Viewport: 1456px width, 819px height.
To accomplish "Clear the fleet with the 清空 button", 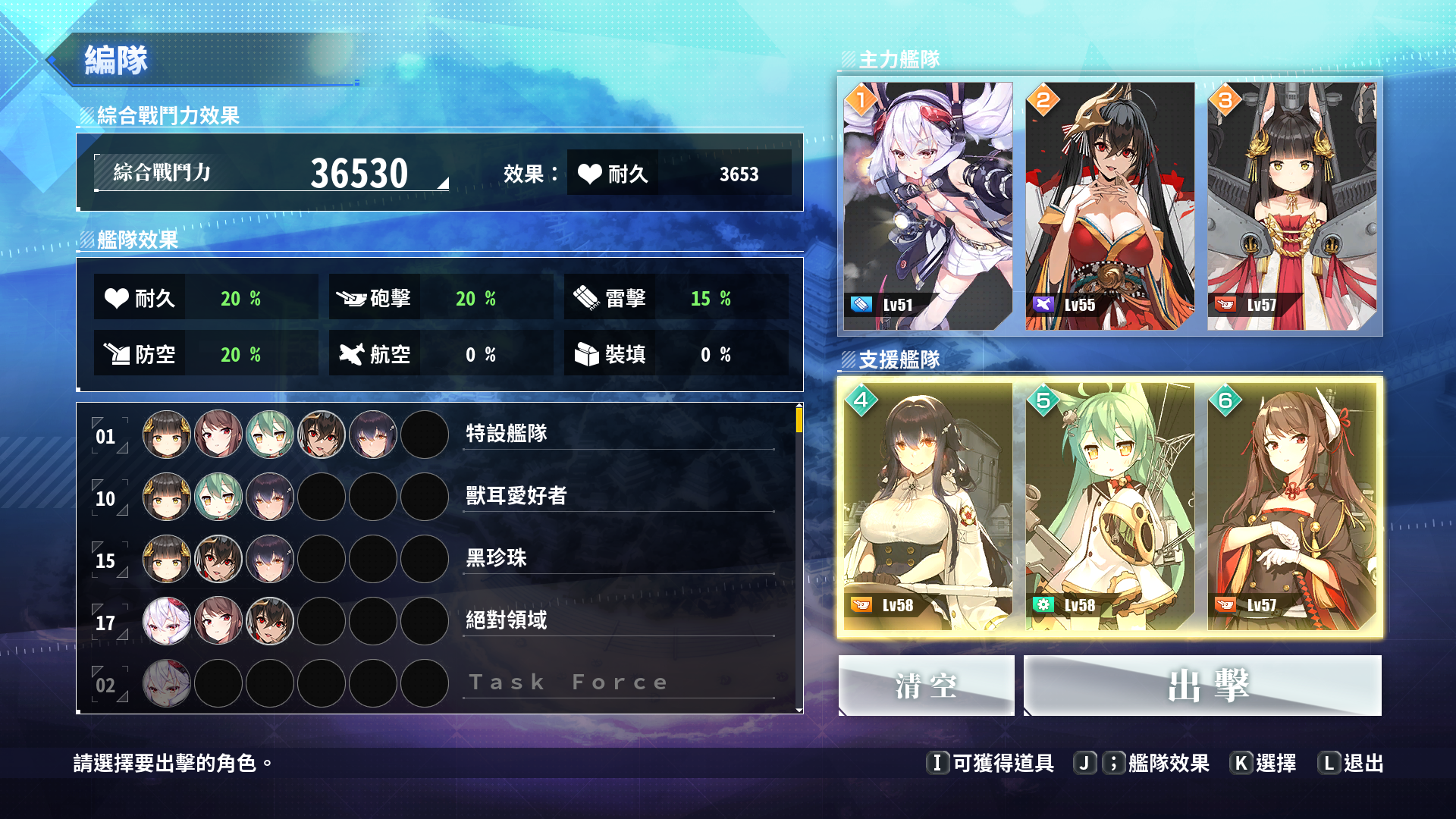I will coord(926,686).
